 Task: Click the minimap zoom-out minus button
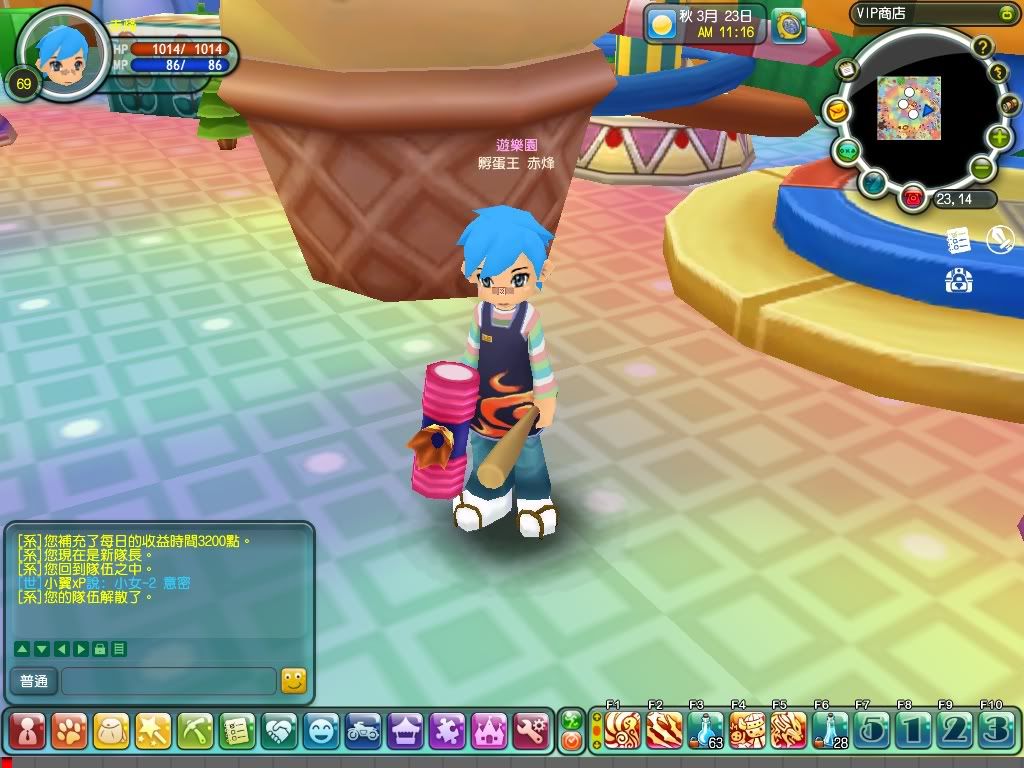point(982,166)
